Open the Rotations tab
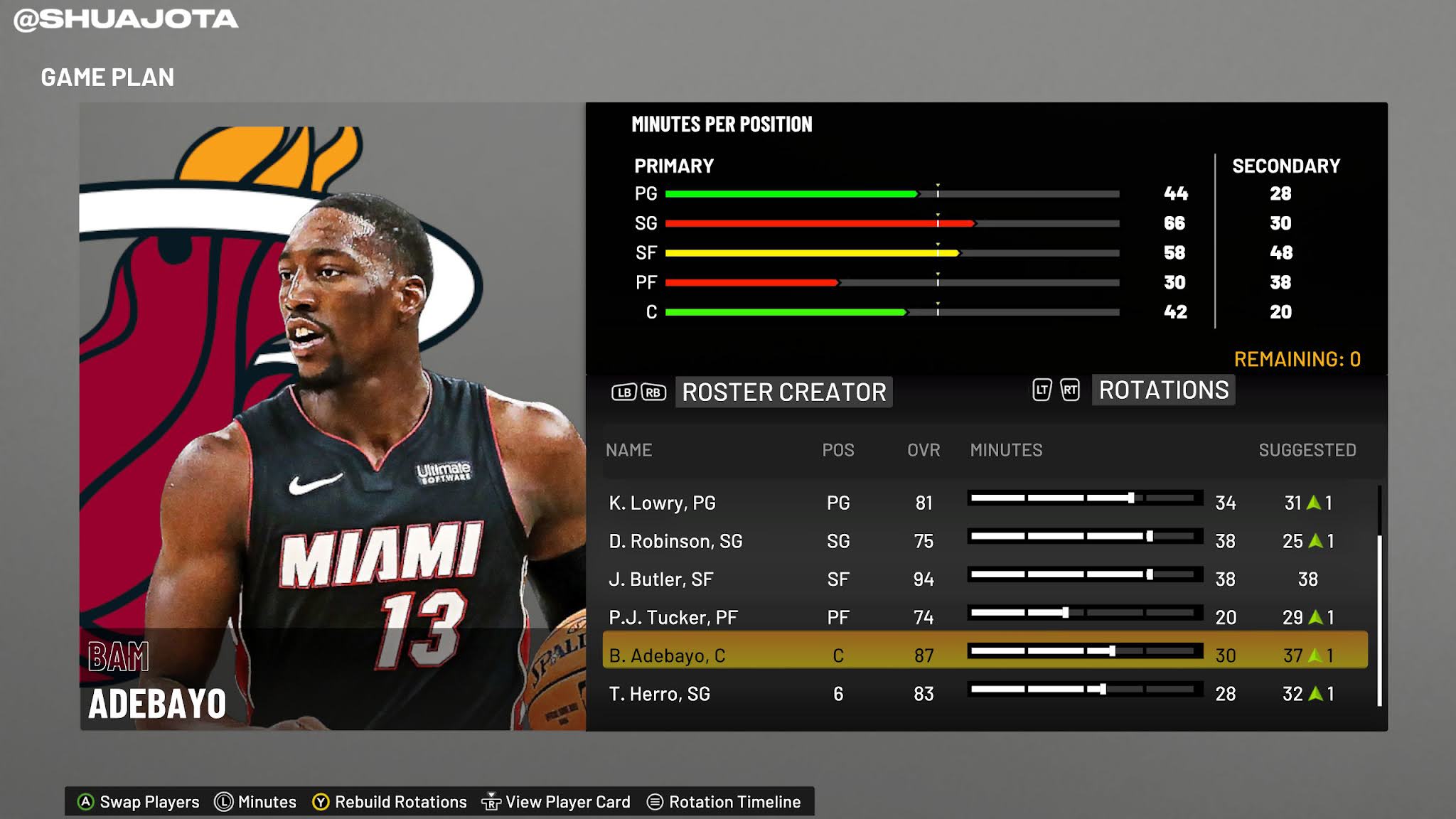Image resolution: width=1456 pixels, height=819 pixels. click(x=1163, y=390)
